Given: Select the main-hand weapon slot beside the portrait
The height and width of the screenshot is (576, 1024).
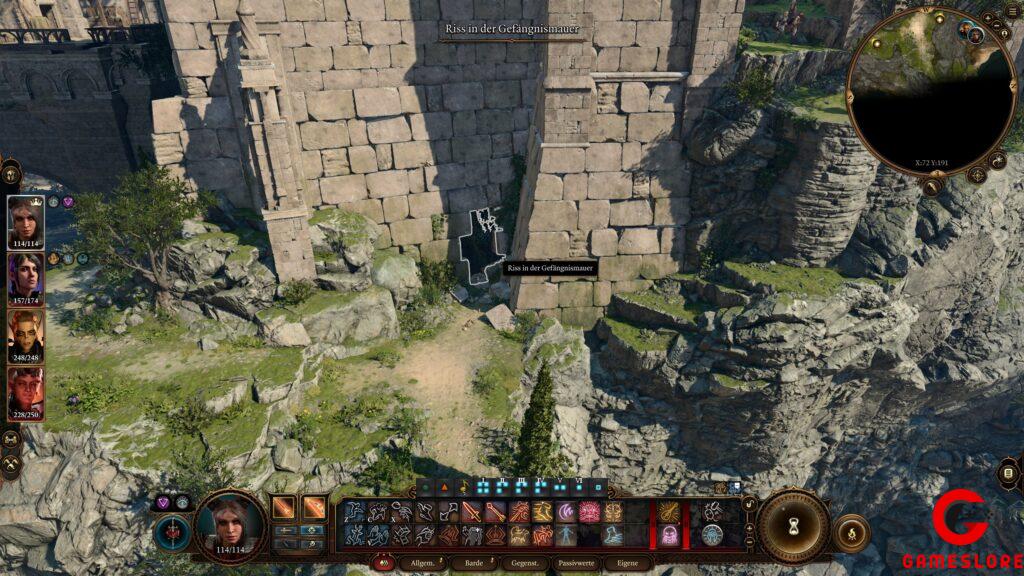Looking at the screenshot, I should [284, 509].
